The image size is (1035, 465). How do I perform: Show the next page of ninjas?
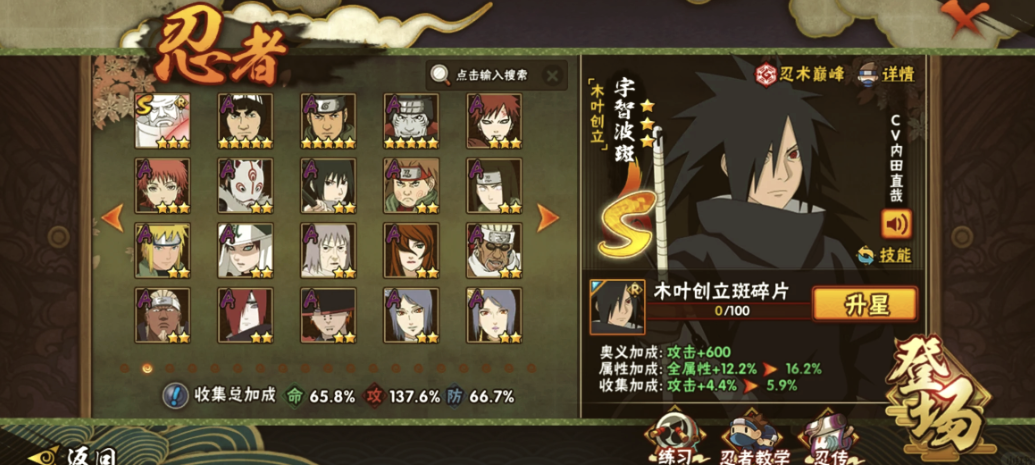(548, 215)
